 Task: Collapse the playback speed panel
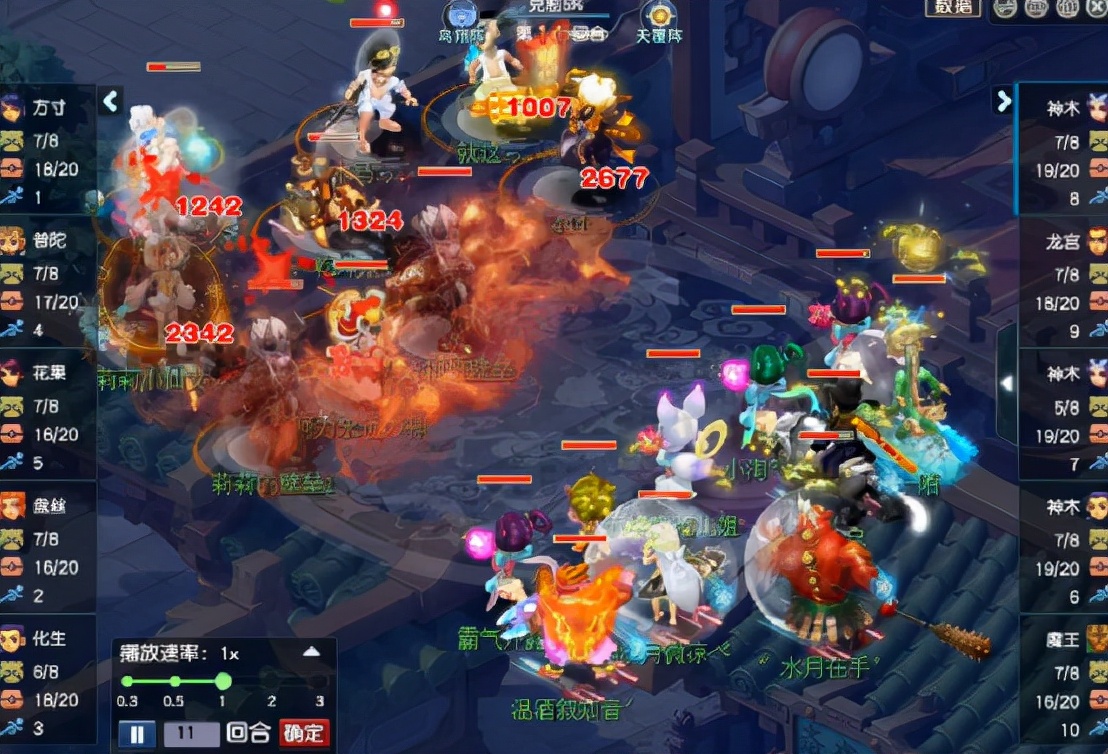[312, 652]
